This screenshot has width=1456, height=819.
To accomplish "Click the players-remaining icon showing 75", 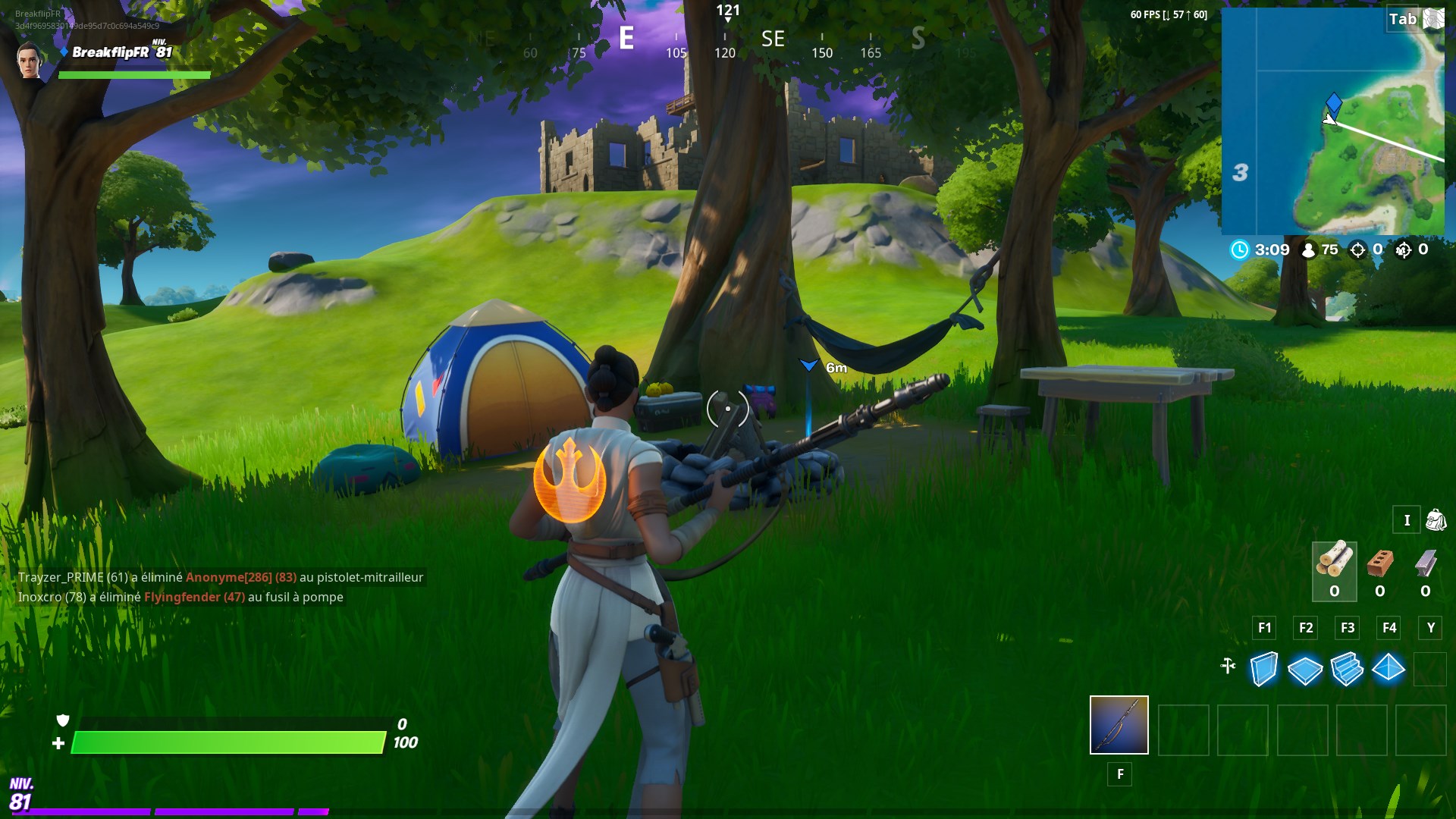I will [x=1308, y=249].
